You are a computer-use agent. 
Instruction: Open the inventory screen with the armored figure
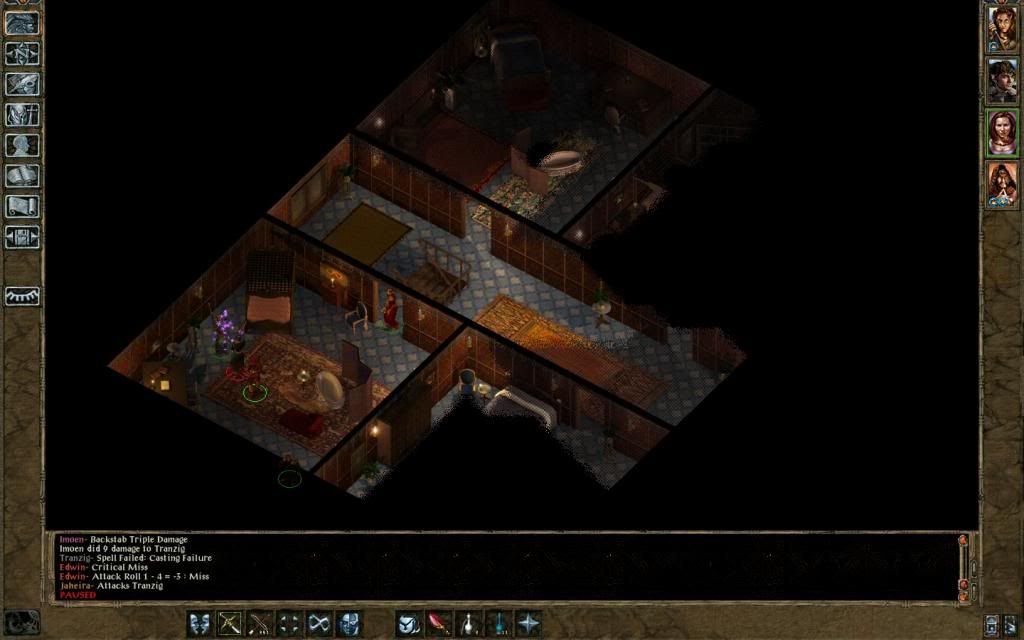tap(22, 114)
